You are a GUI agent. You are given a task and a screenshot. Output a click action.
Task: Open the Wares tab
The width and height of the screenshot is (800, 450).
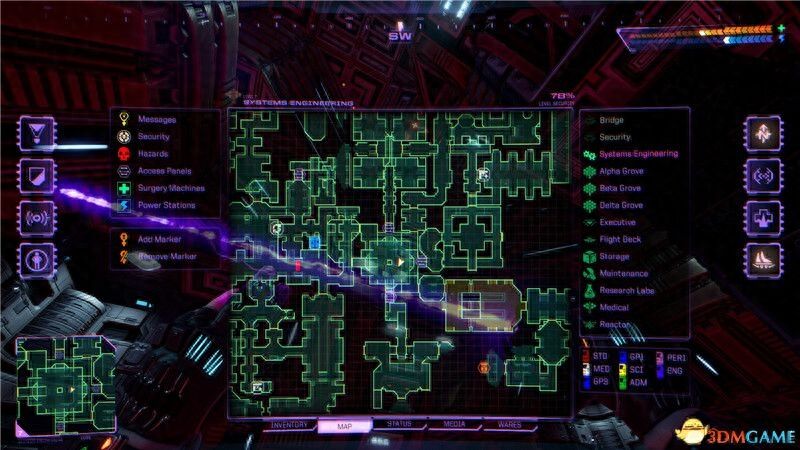point(509,425)
